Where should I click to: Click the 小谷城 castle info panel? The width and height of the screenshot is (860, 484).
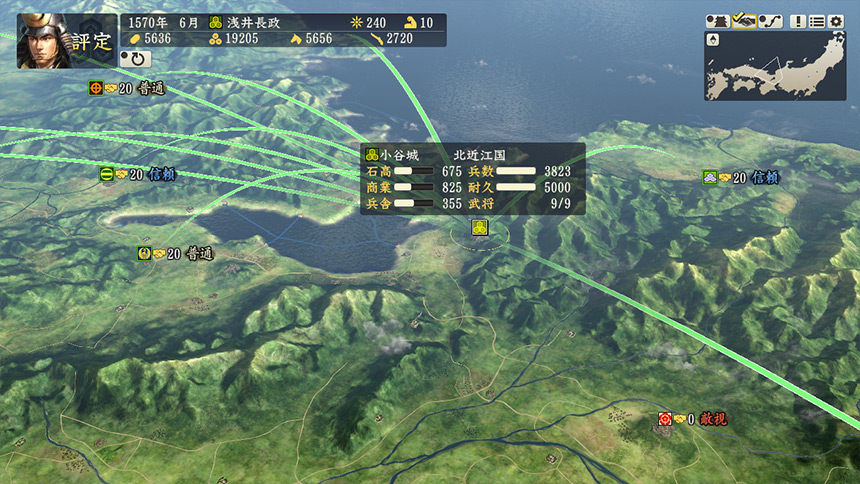coord(472,179)
